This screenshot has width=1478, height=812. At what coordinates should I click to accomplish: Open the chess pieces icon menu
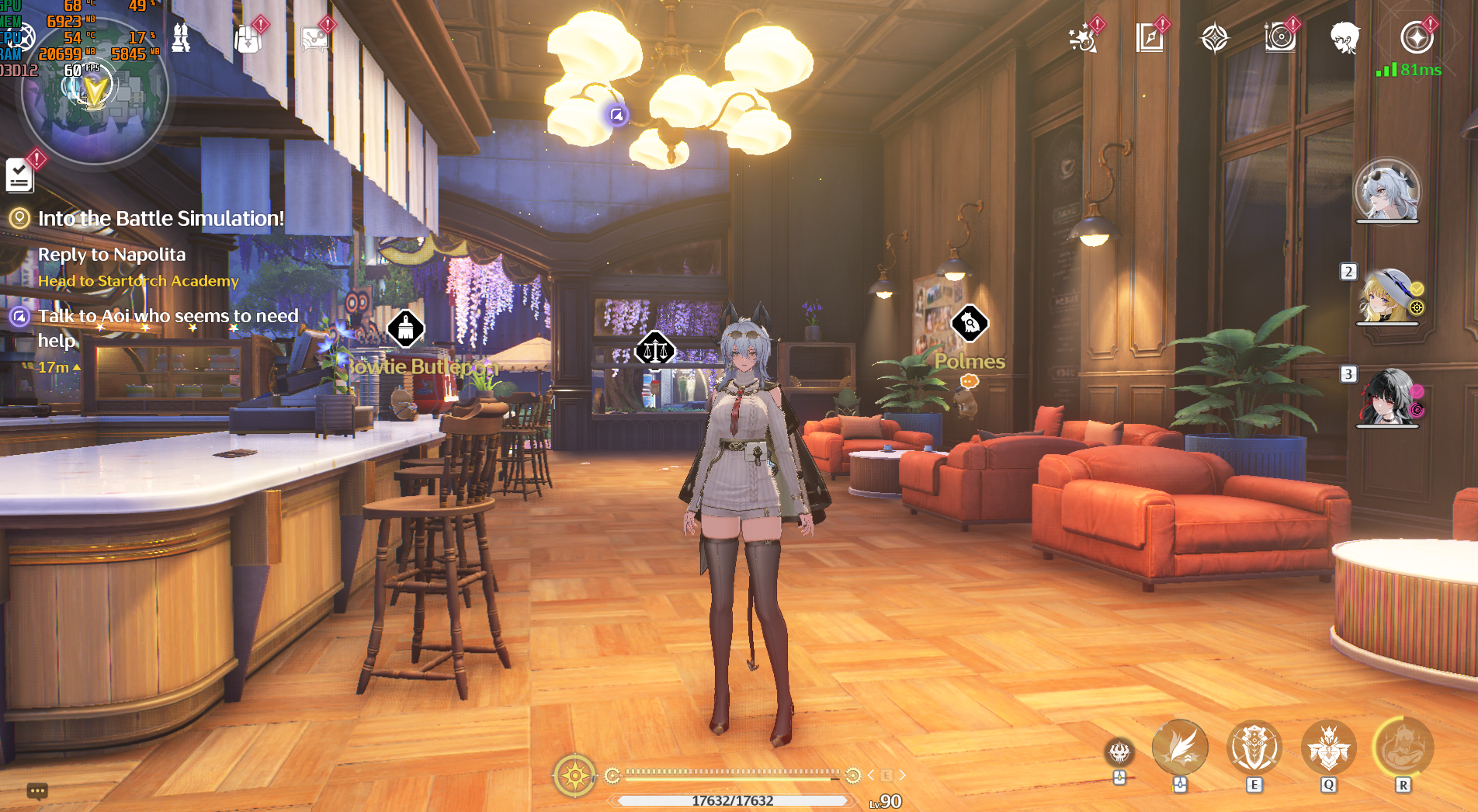(181, 37)
